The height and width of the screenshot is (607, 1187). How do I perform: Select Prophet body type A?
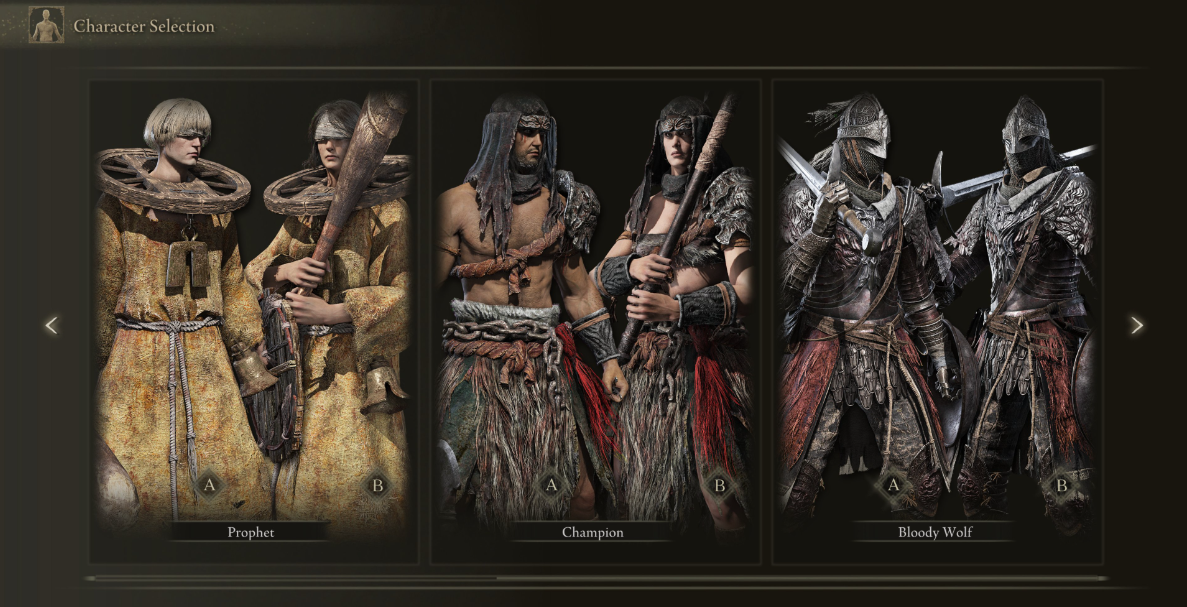point(209,486)
